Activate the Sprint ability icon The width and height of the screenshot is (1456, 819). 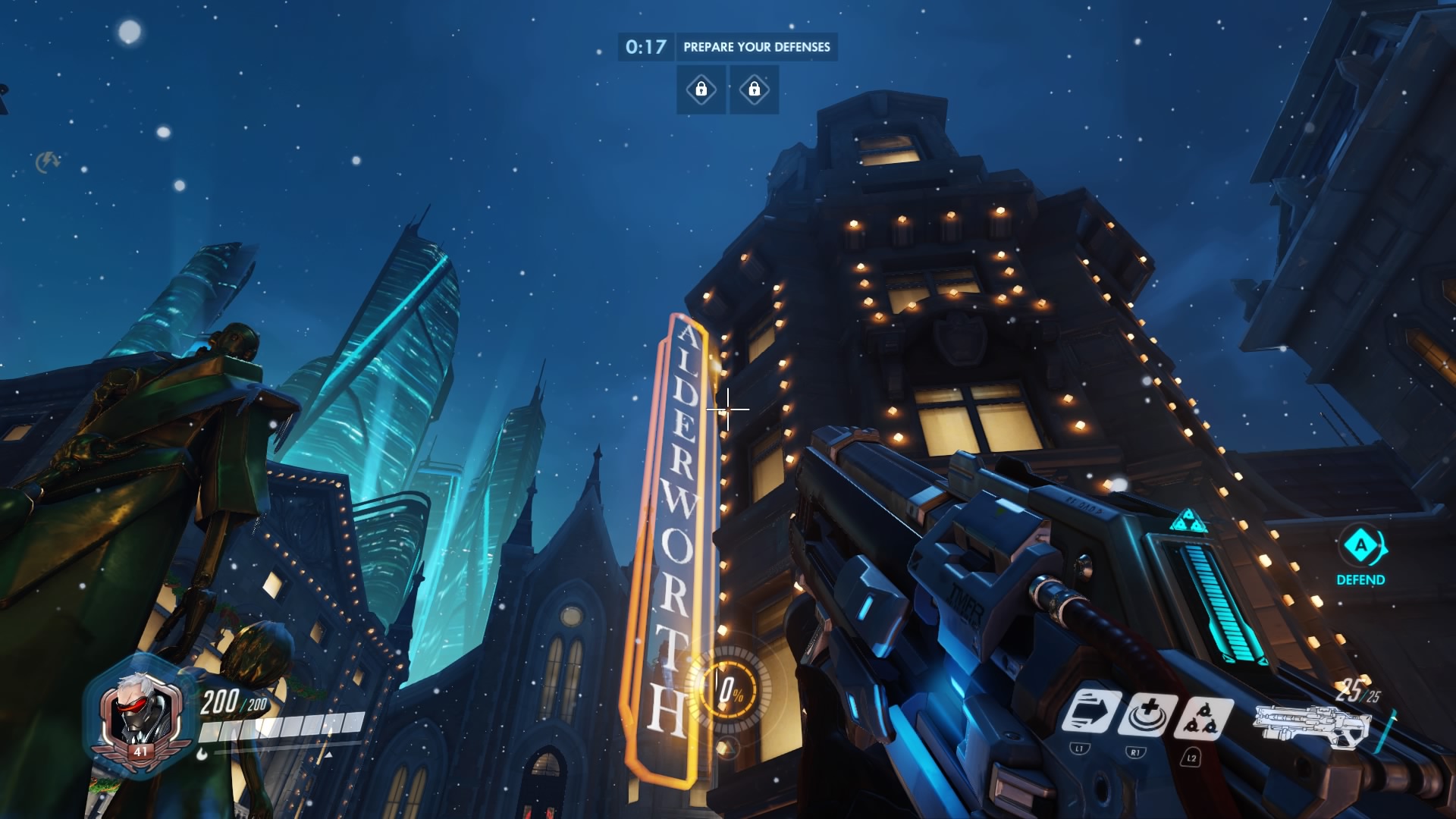1089,713
